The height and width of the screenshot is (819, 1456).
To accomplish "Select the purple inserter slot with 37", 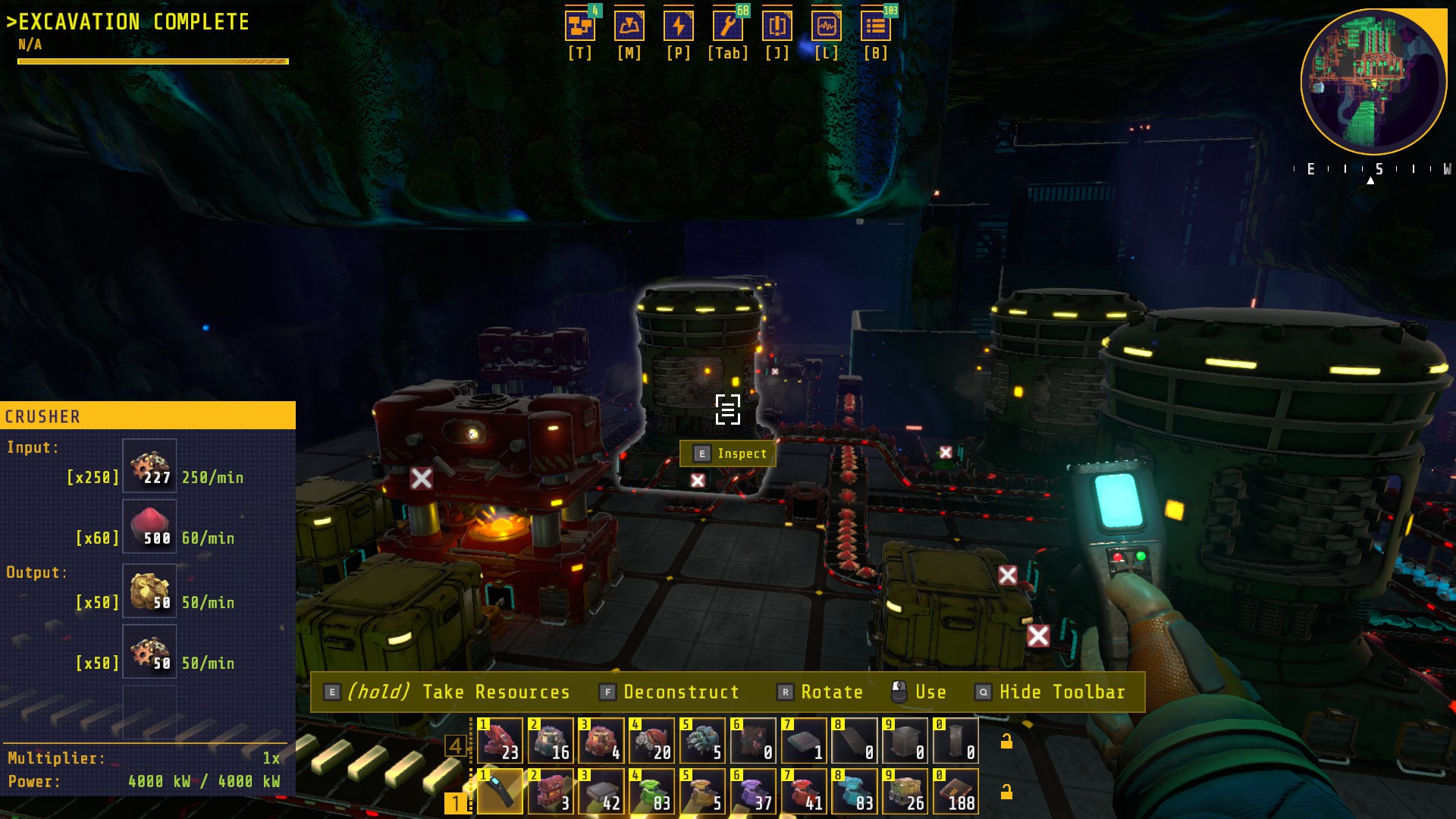I will 753,791.
